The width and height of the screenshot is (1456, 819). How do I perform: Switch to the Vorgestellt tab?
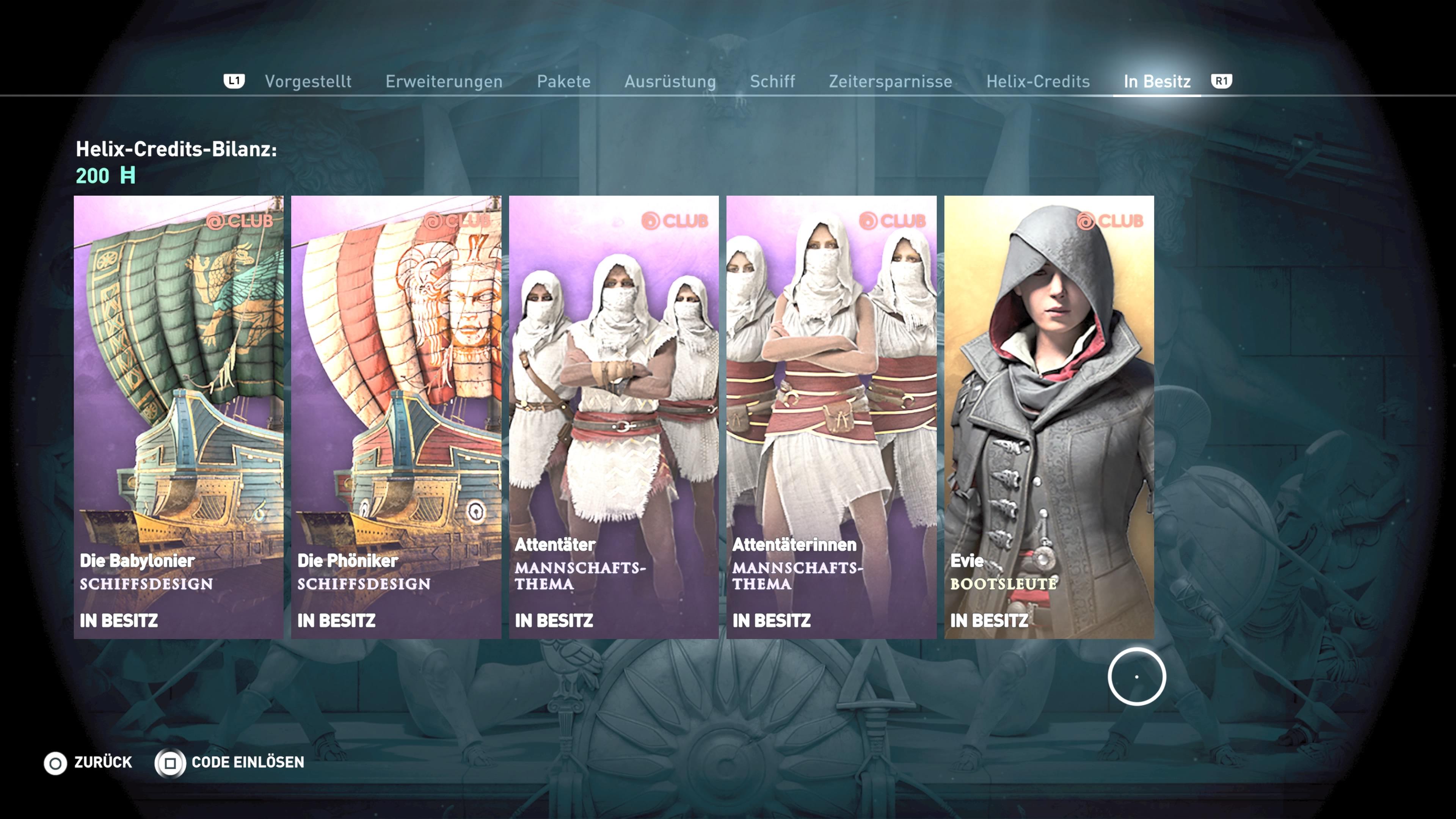[x=308, y=82]
